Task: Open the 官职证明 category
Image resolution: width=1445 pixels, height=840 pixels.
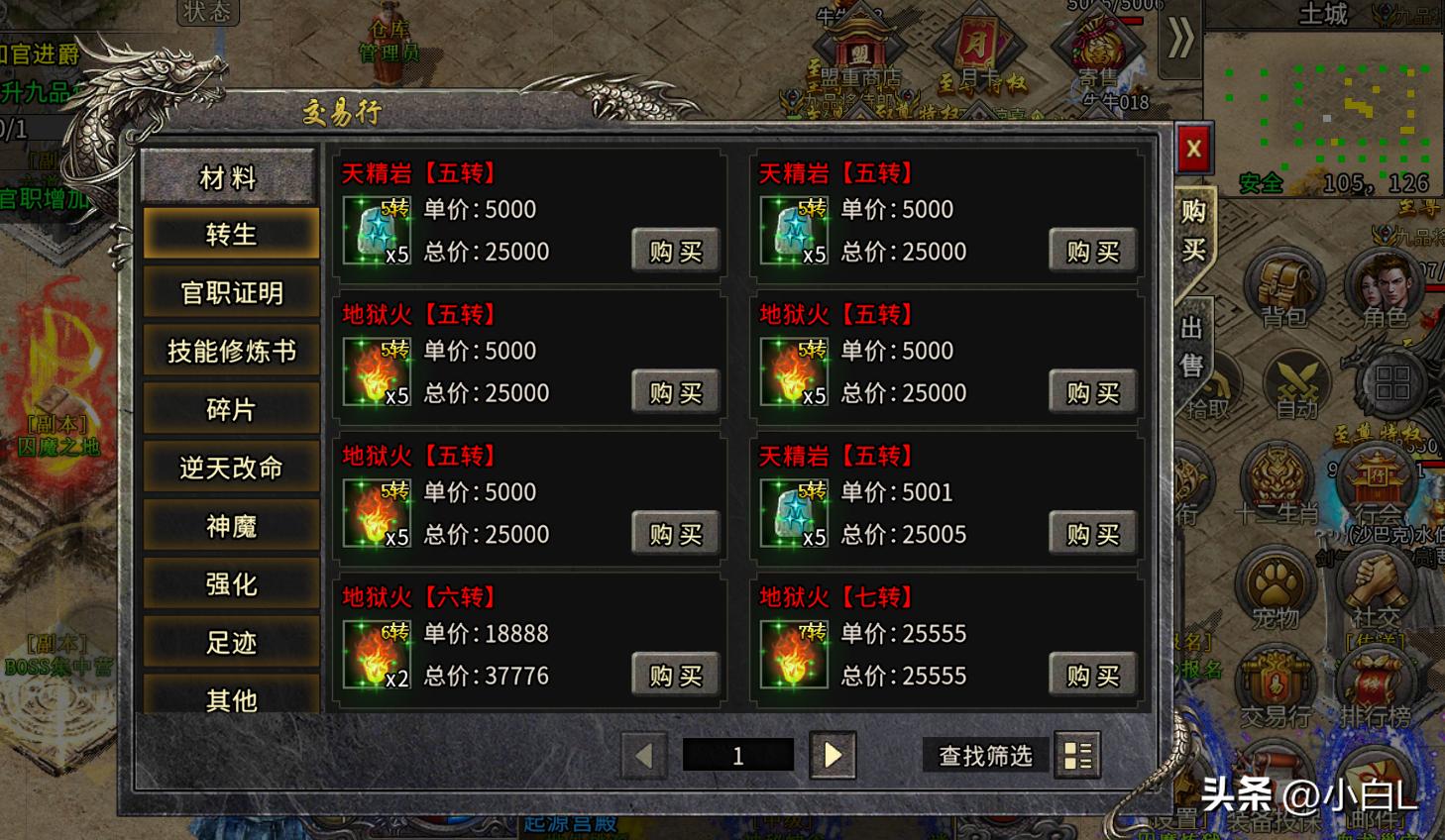Action: 231,293
